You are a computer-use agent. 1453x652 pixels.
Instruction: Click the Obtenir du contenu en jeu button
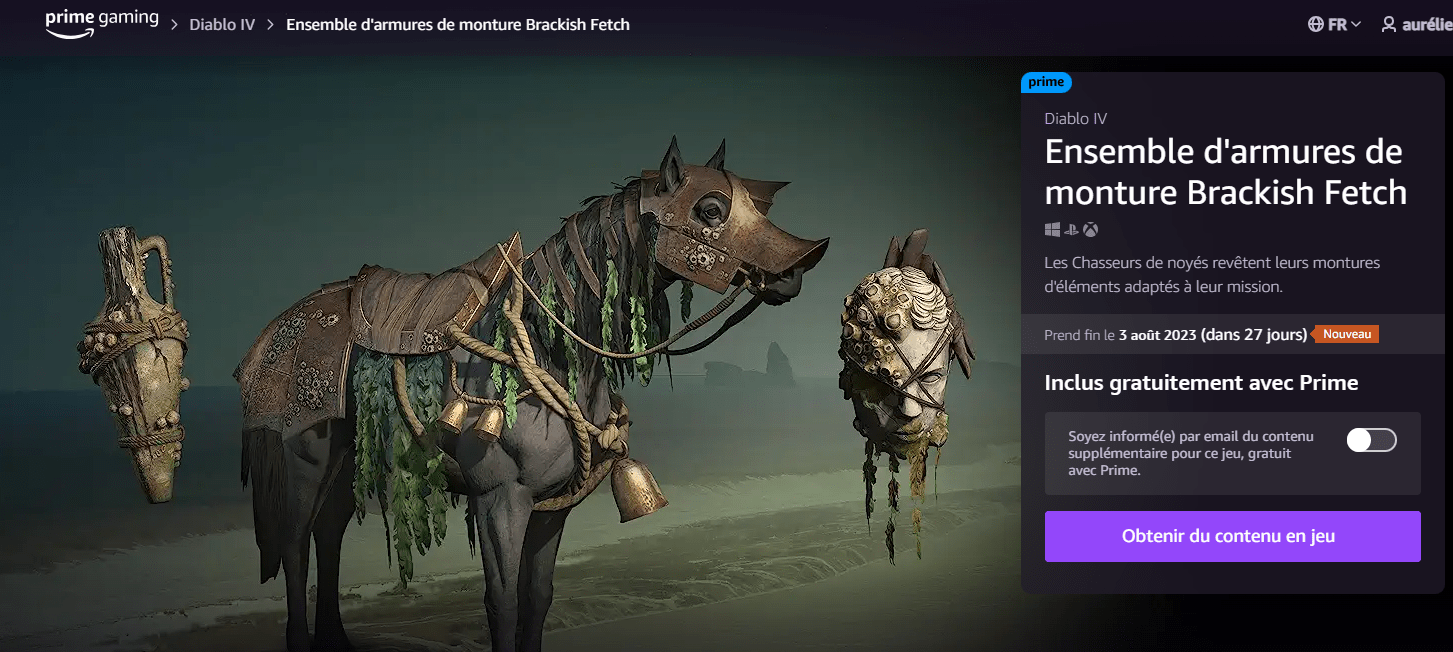tap(1232, 536)
